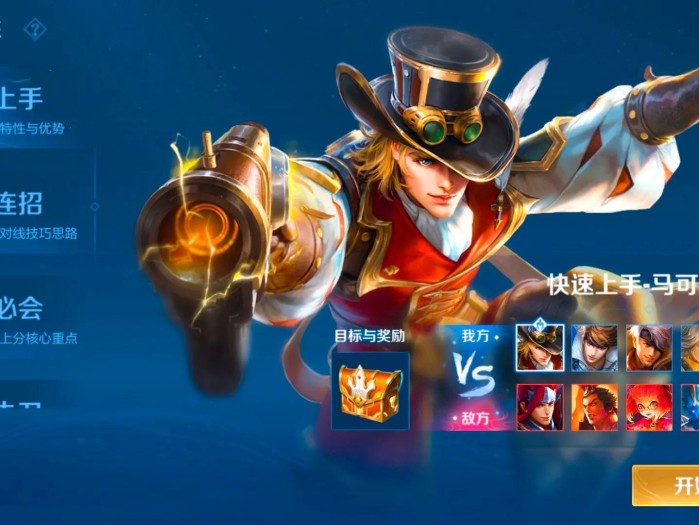Choose the brown-haired ally in the white collar
699x525 pixels.
click(x=594, y=348)
